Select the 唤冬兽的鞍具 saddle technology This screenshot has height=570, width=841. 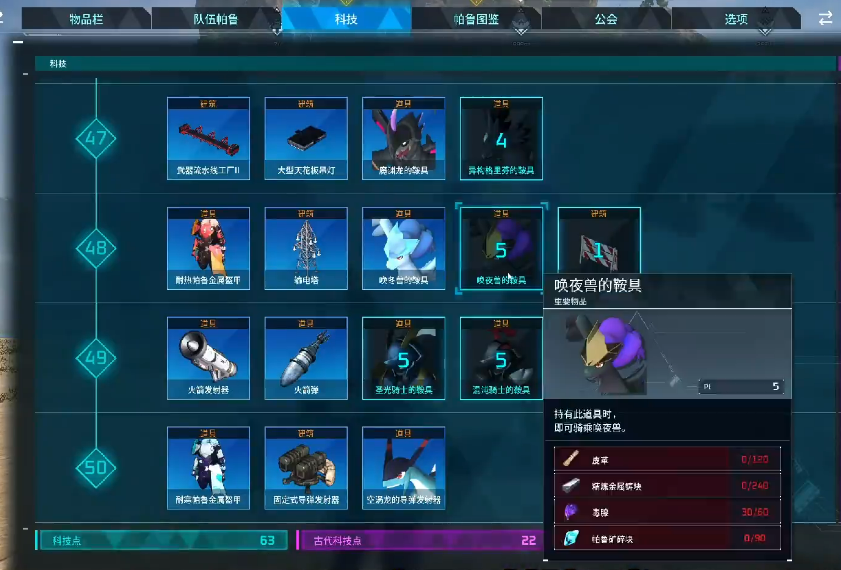pos(403,248)
